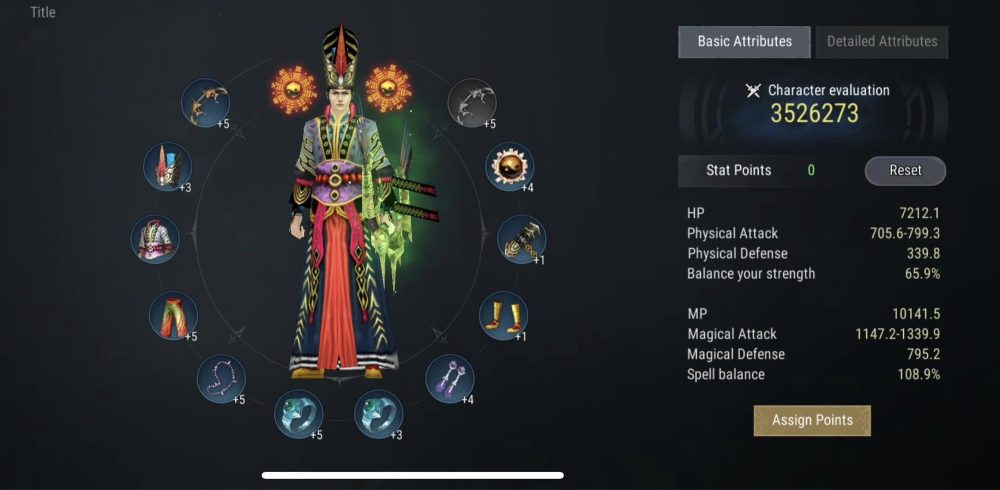Image resolution: width=1000 pixels, height=490 pixels.
Task: Select the golden boots equipment slot
Action: (x=503, y=315)
